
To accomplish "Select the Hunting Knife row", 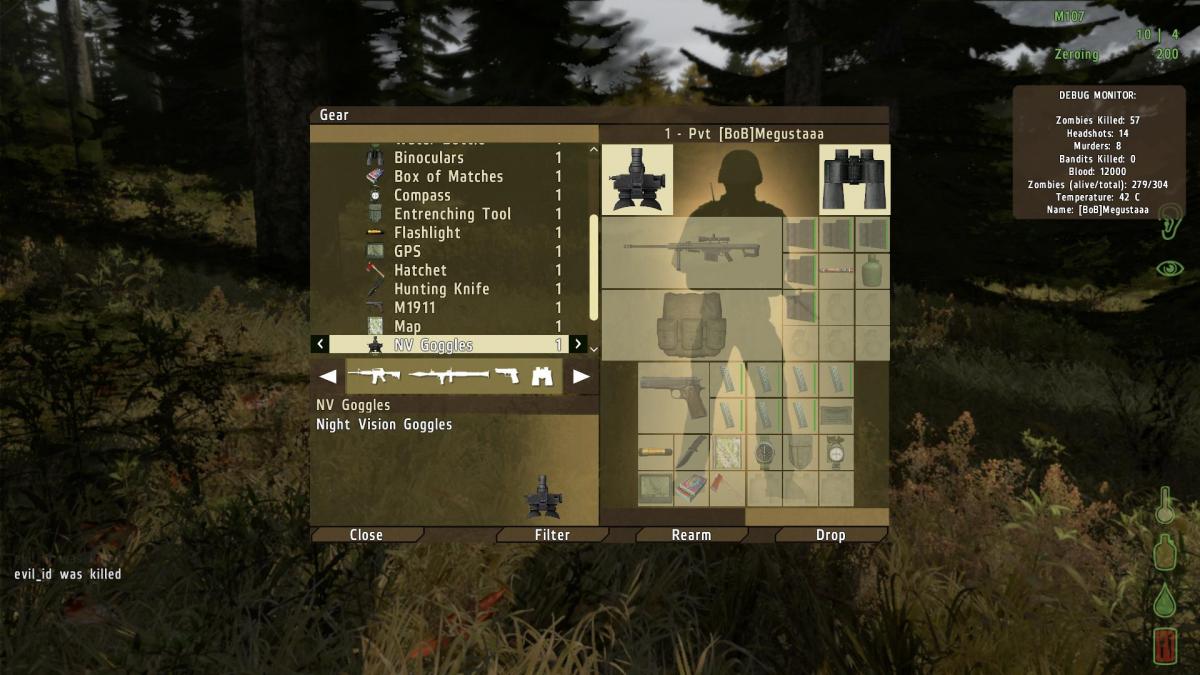I will (441, 289).
